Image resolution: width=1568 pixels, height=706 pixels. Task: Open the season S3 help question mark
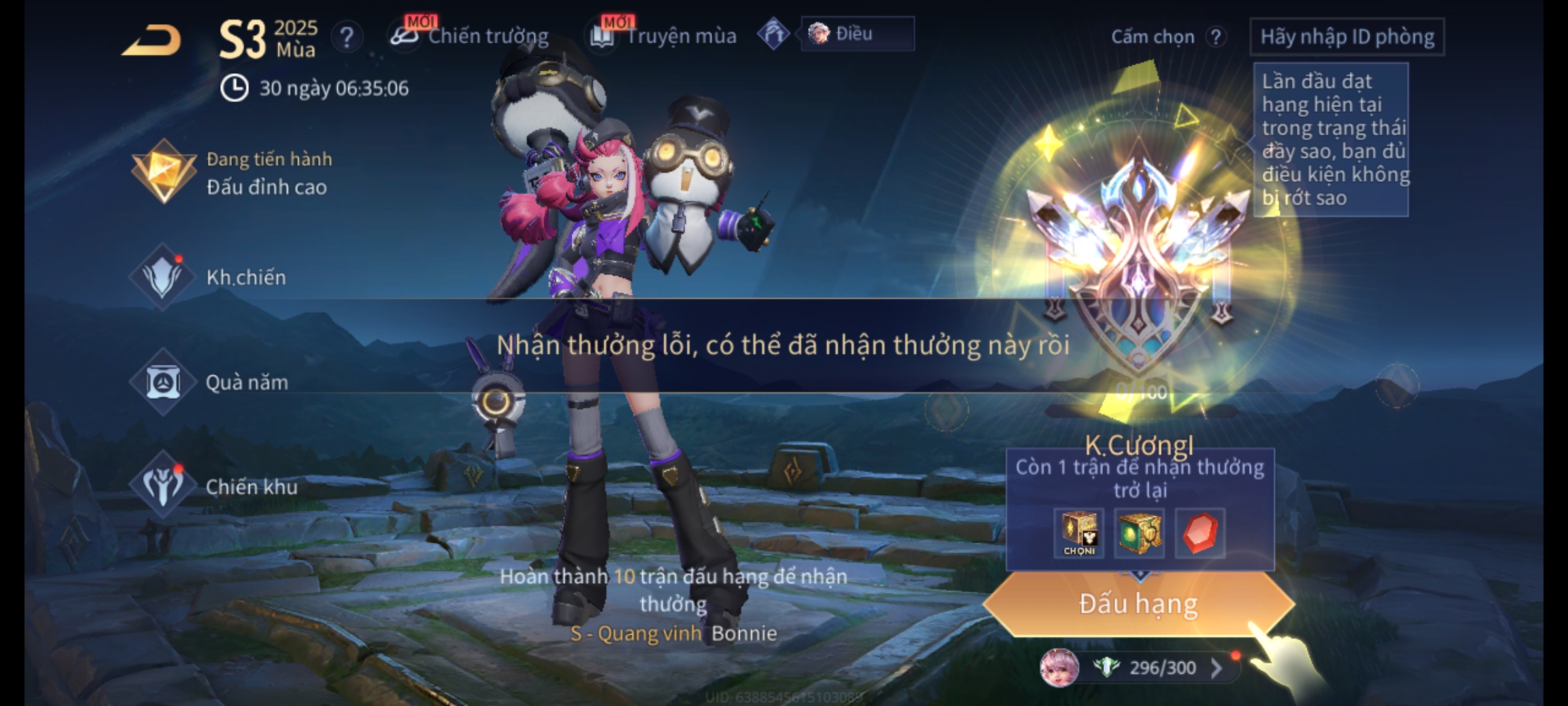pos(347,37)
